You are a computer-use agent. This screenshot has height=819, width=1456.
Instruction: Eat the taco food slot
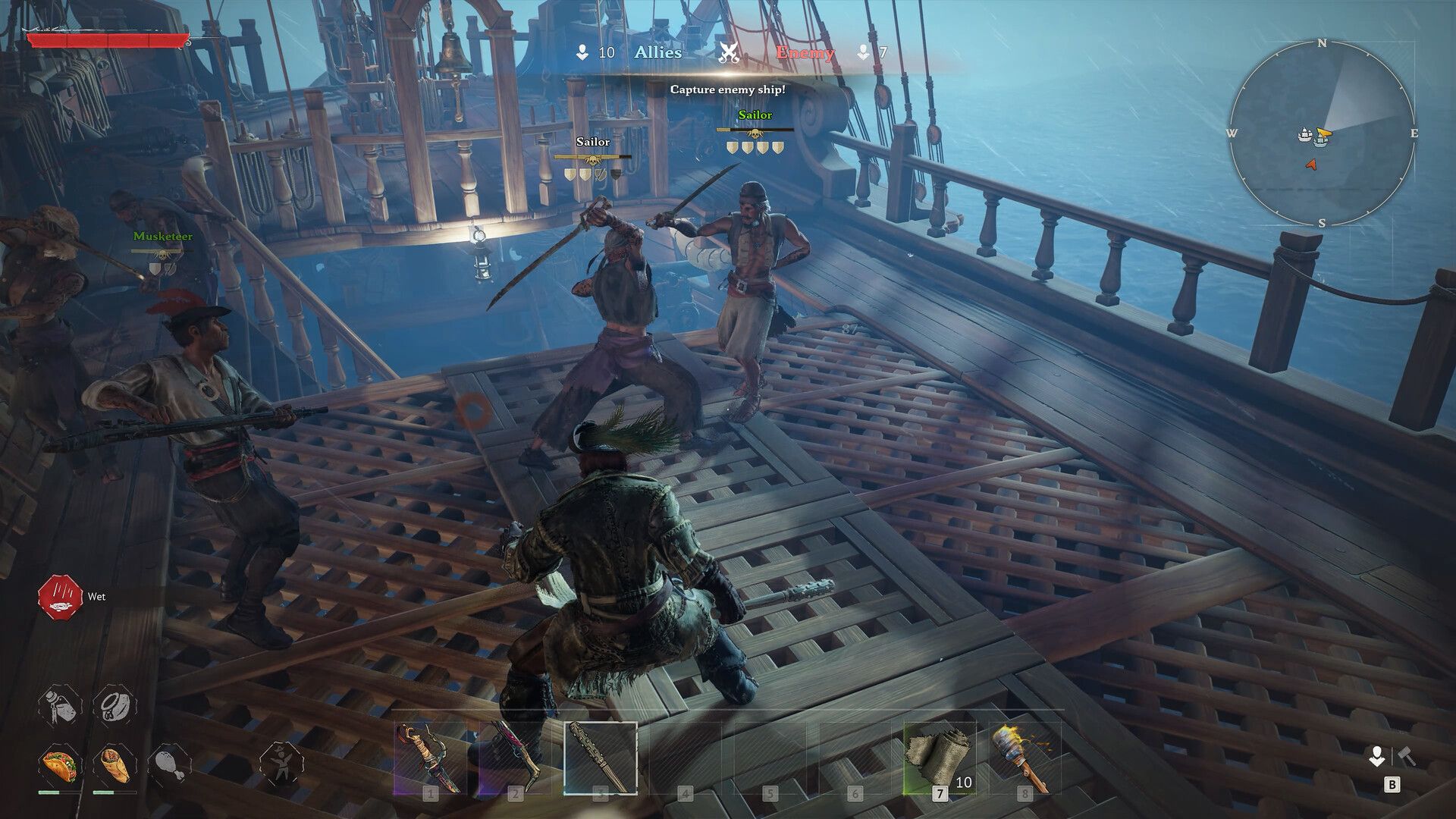pos(59,764)
